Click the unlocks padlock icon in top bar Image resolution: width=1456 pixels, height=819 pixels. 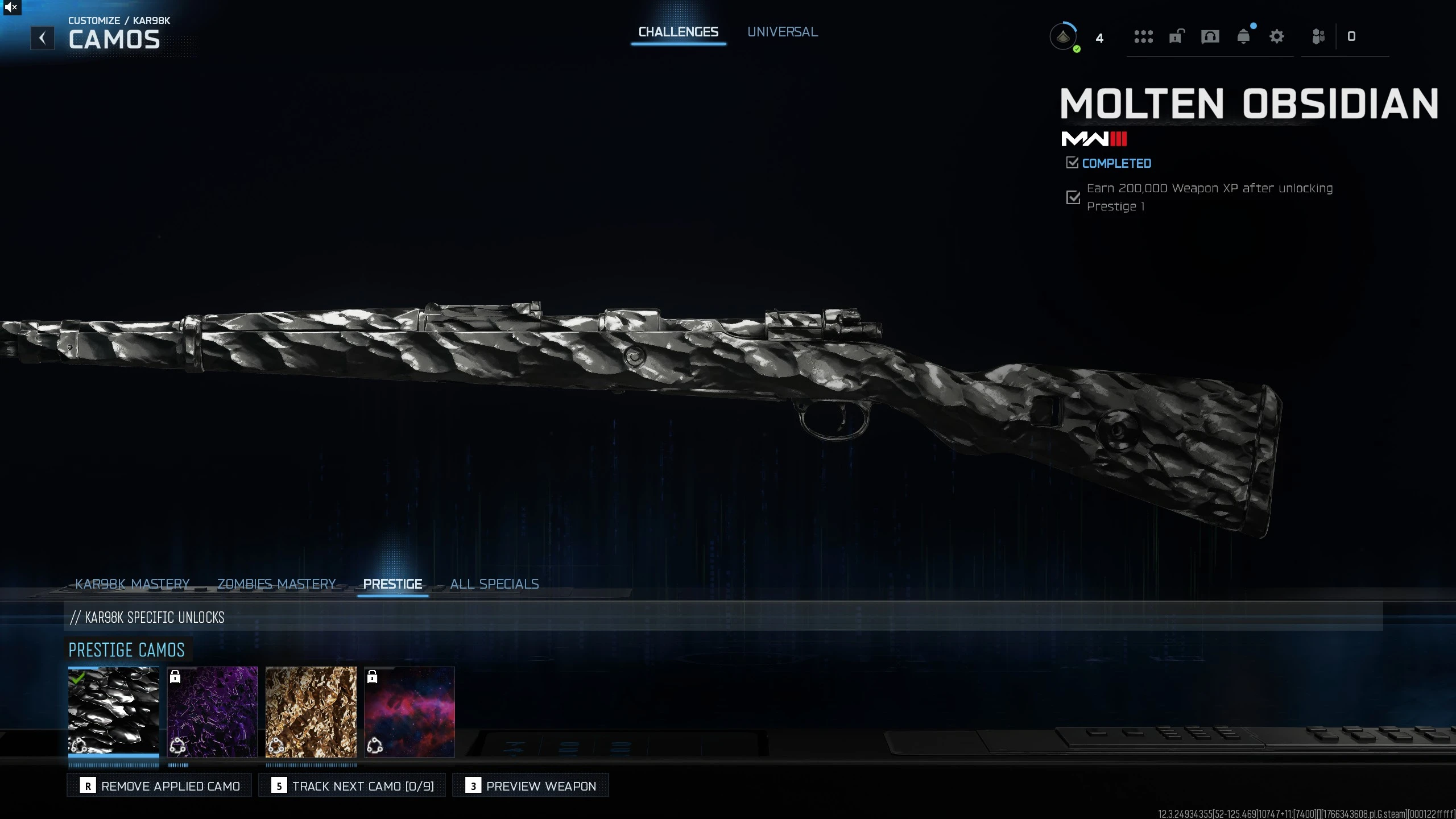point(1176,36)
